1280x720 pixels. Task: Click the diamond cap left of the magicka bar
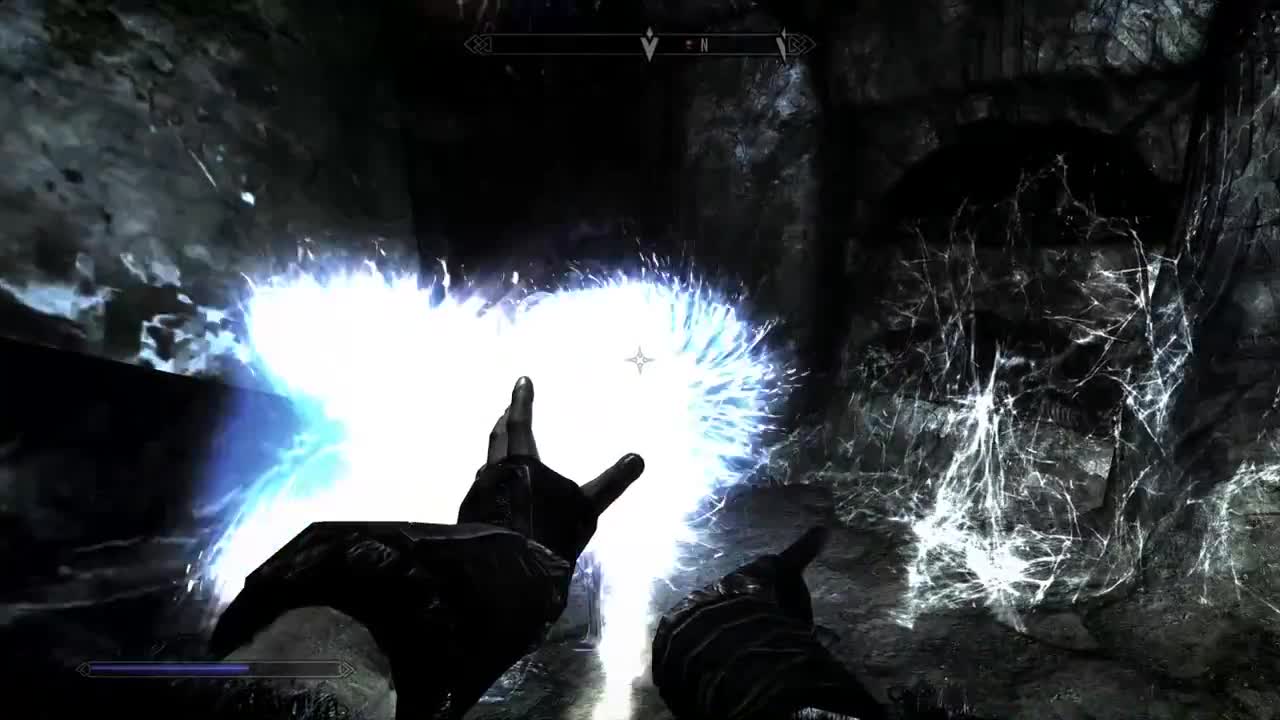pos(84,669)
